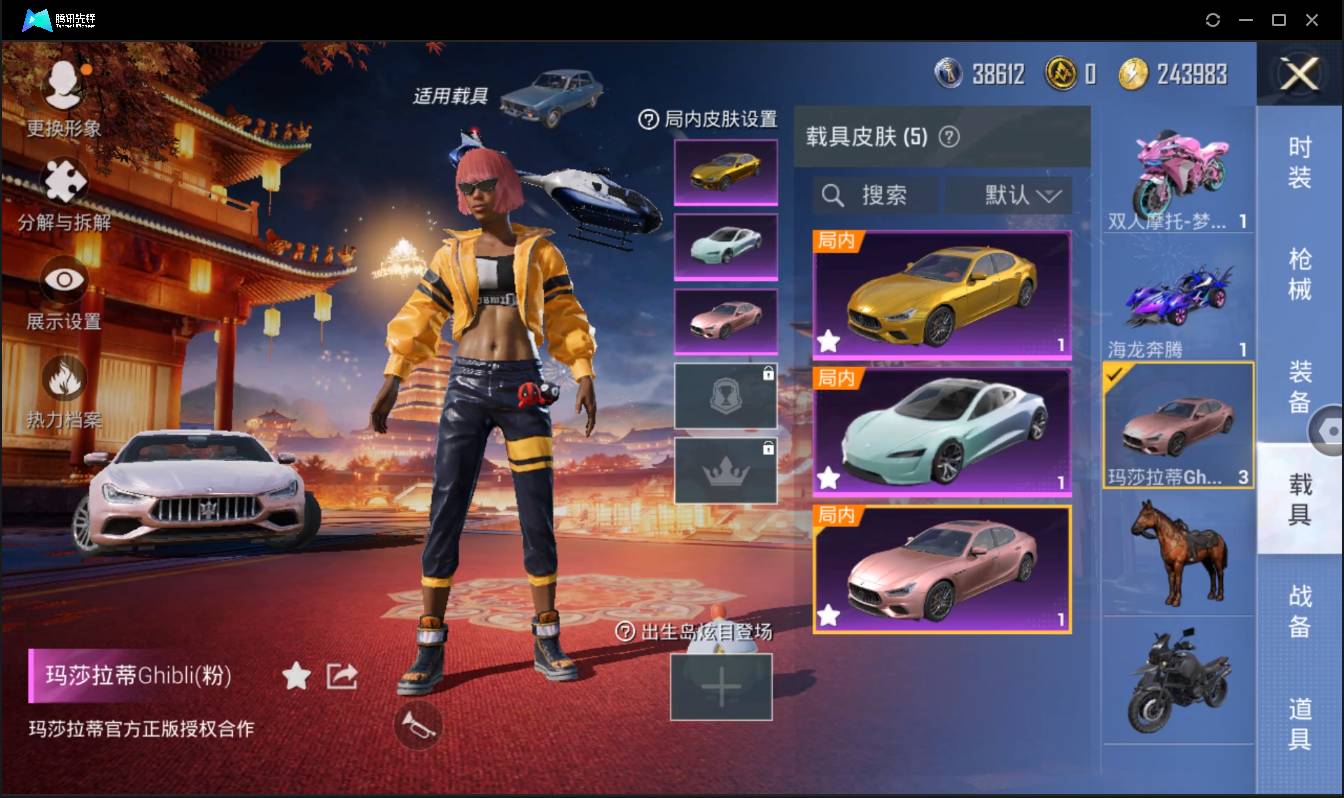Star the gold Maserati skin card
1344x798 pixels.
coord(828,342)
